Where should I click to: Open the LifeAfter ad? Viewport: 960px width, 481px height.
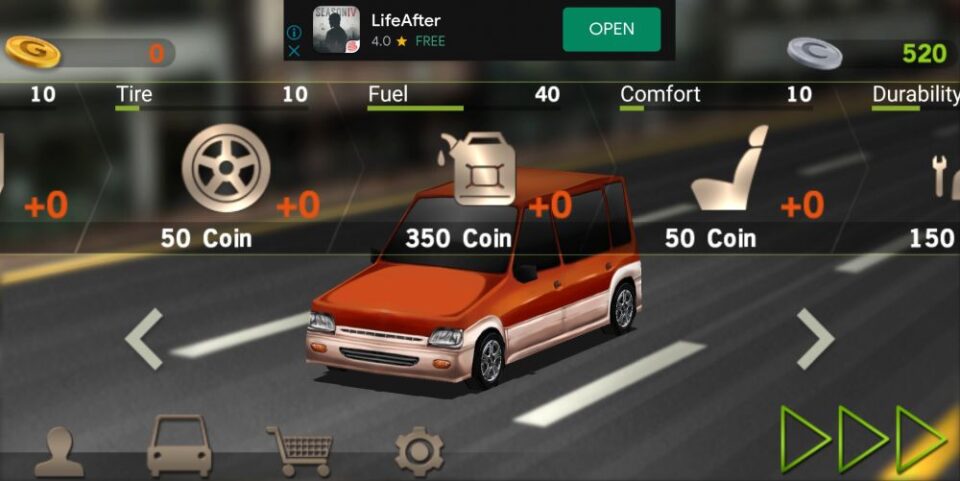pyautogui.click(x=611, y=29)
